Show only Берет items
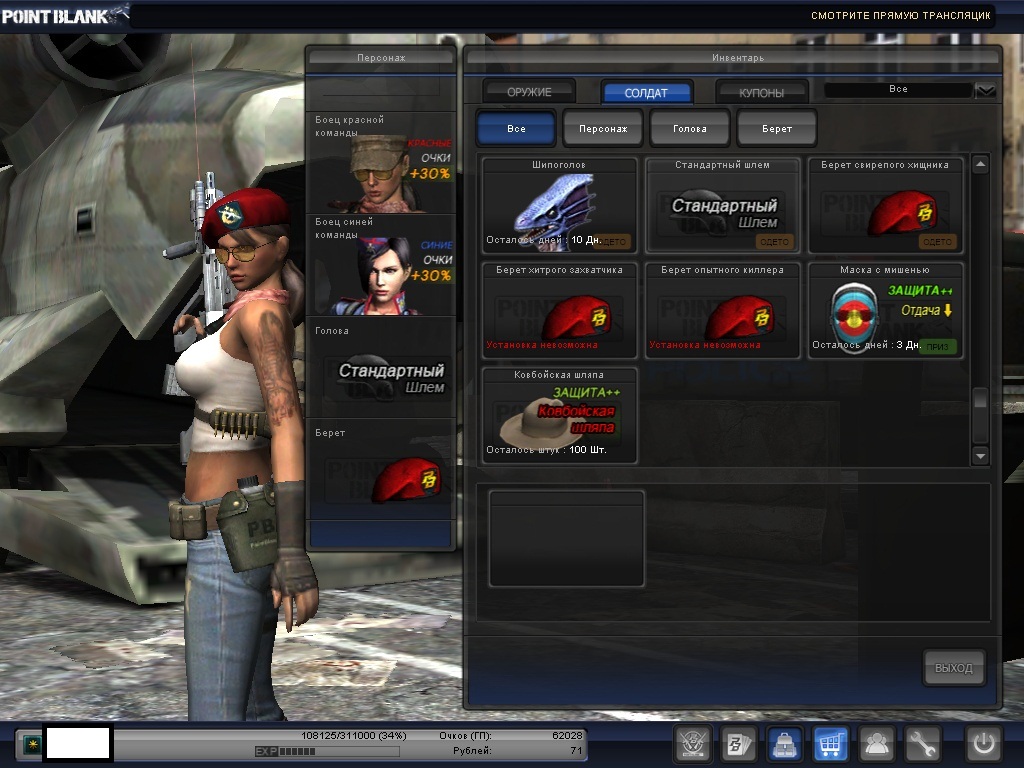1024x768 pixels. [x=777, y=129]
